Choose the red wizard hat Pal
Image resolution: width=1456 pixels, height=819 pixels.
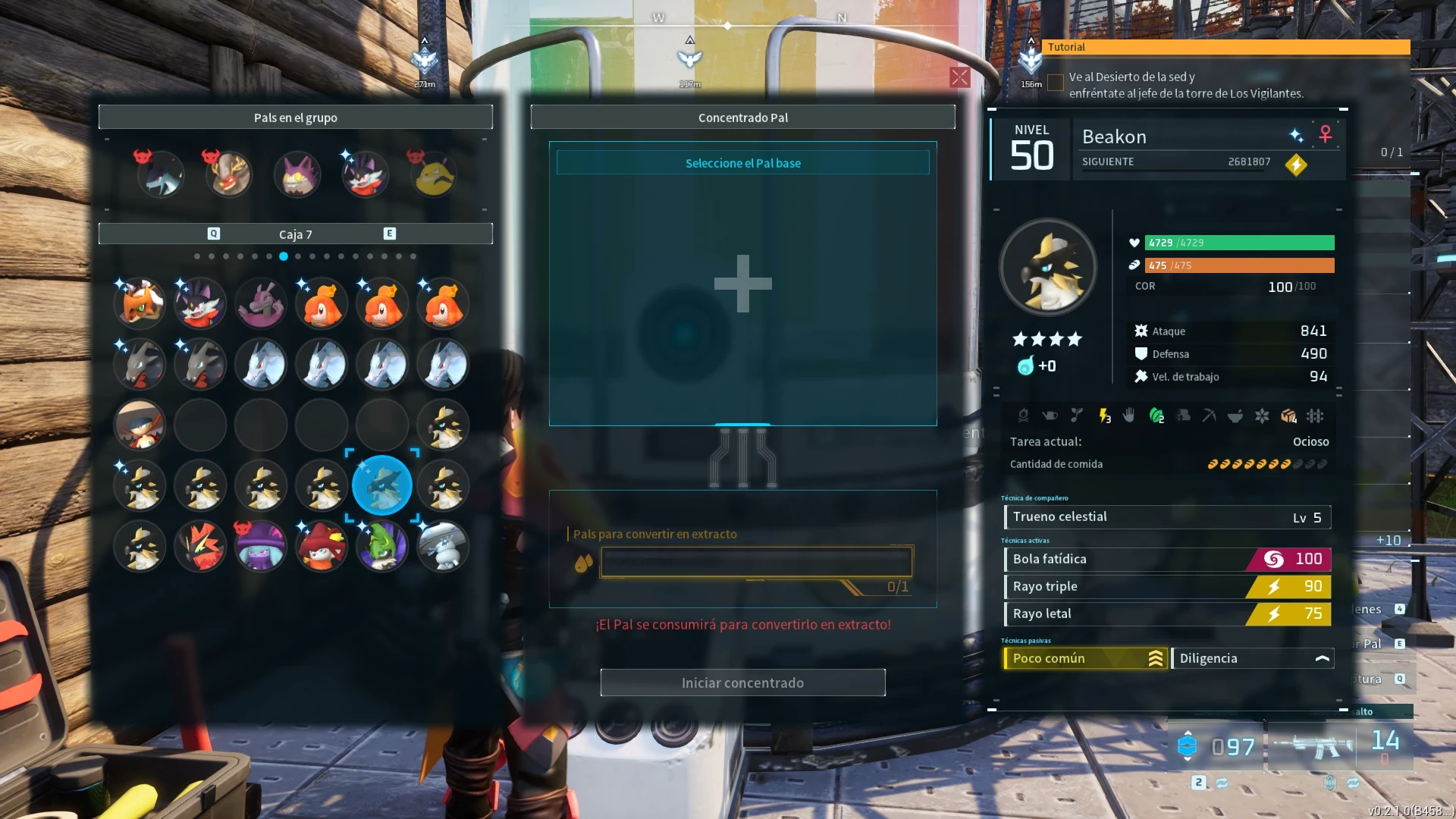pyautogui.click(x=322, y=546)
